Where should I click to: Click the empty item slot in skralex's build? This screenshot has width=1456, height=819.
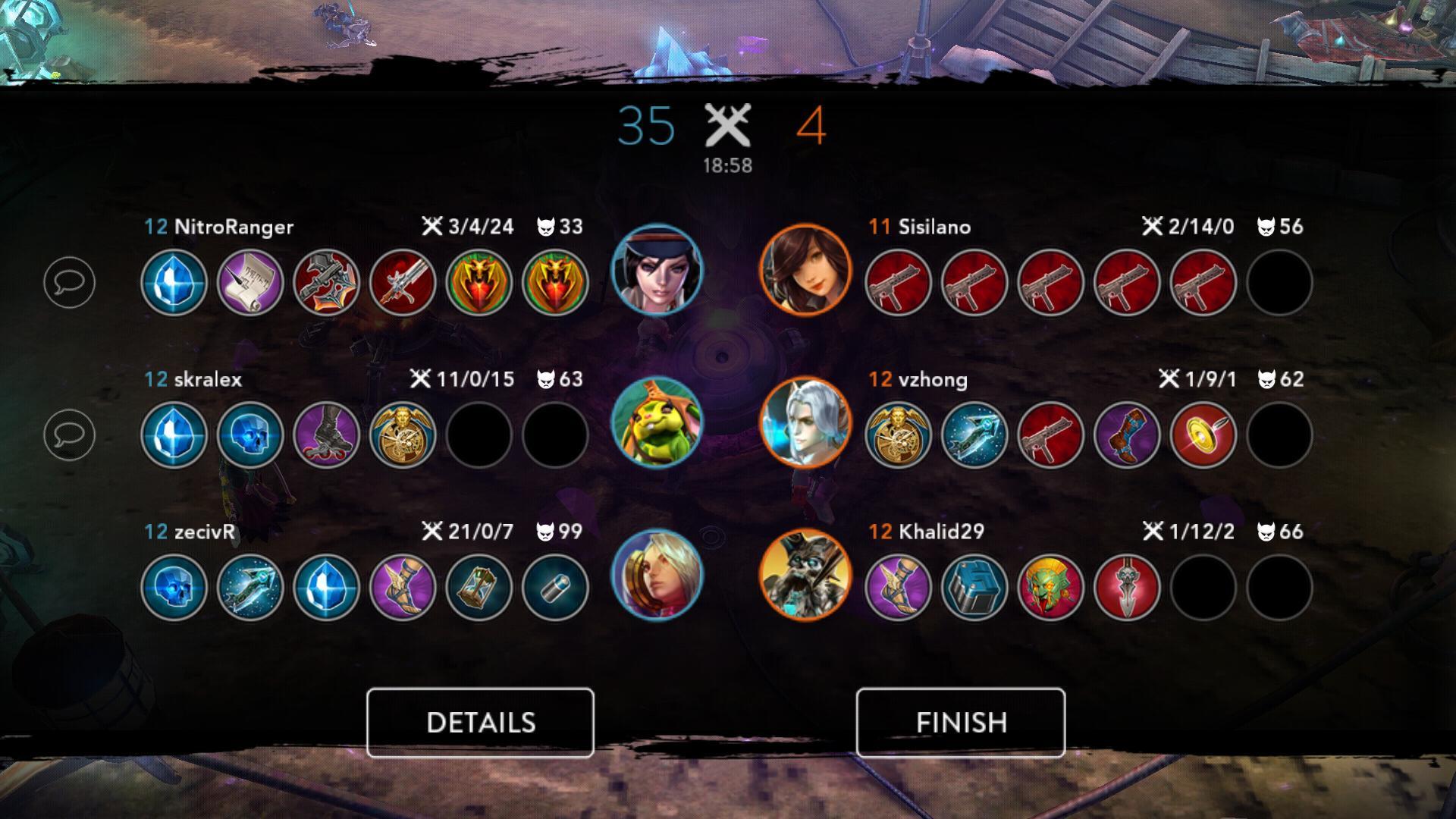click(480, 435)
